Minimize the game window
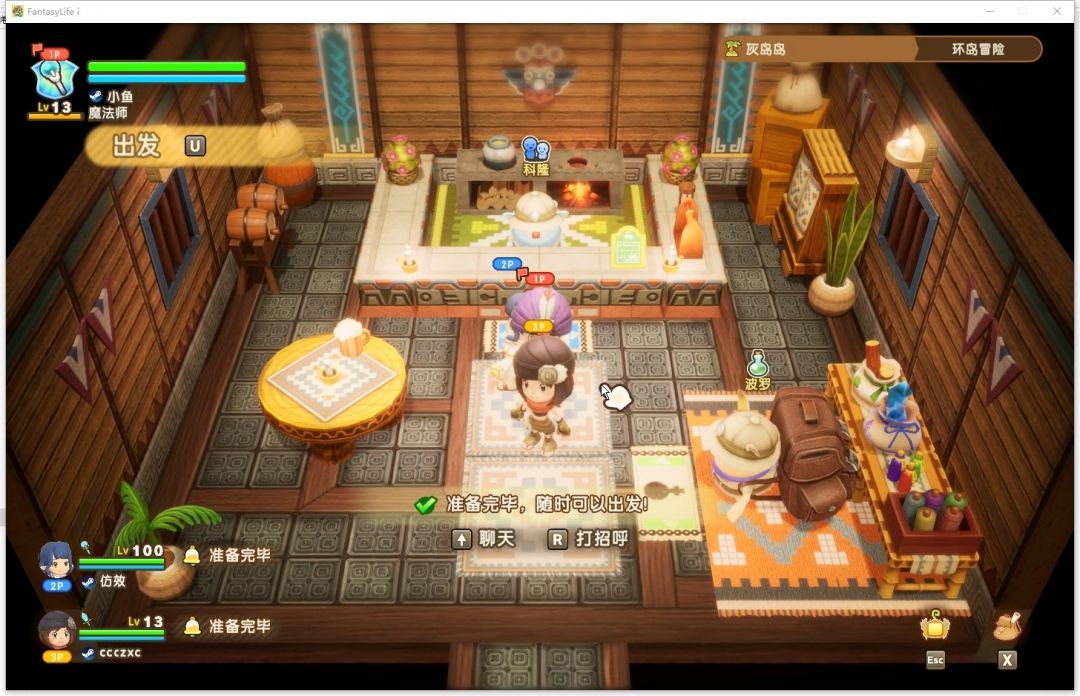Screen dimensions: 1080x696 click(x=987, y=10)
